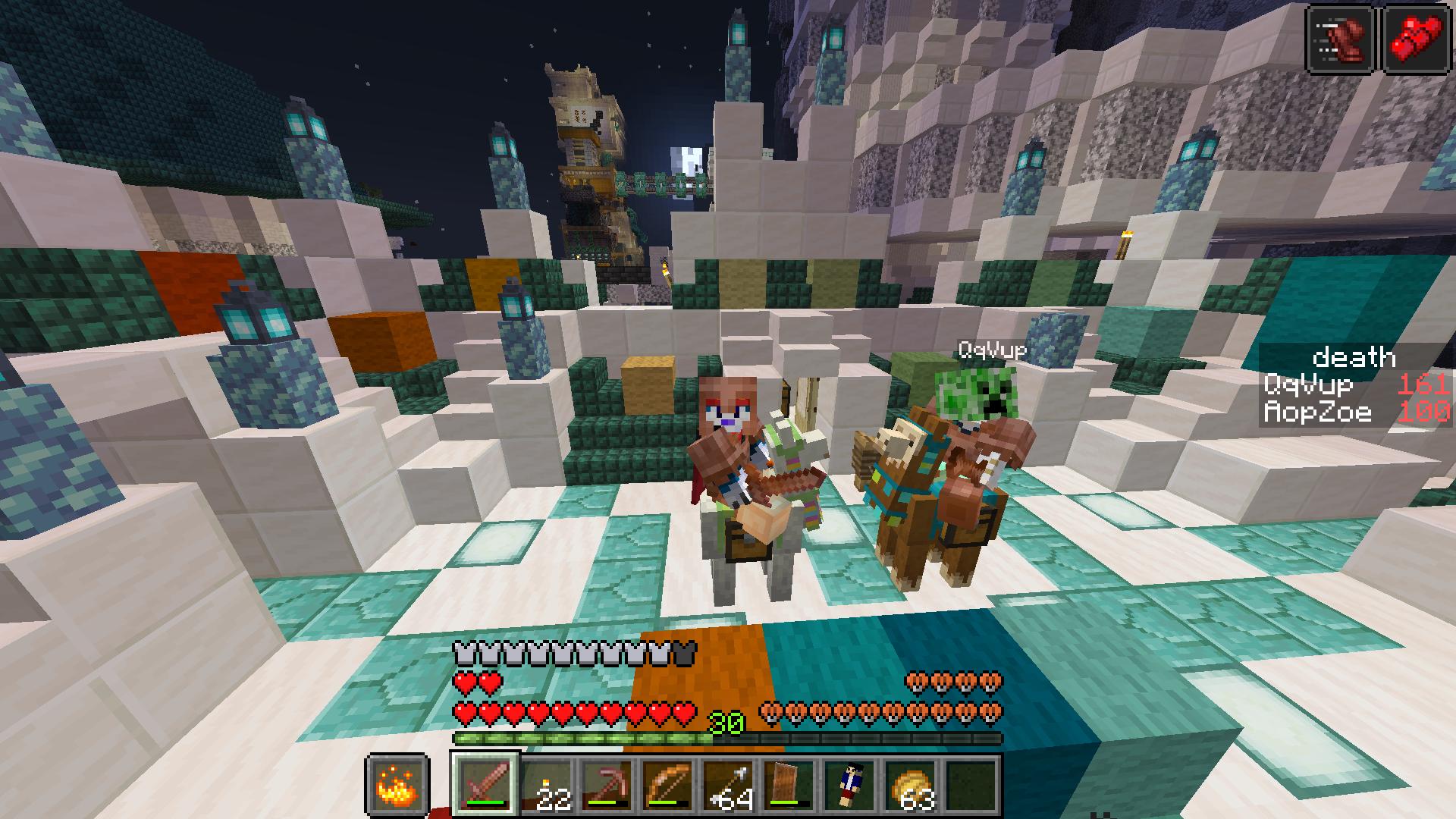Click the red hearts health boost effect icon
The height and width of the screenshot is (819, 1456).
pos(1417,39)
